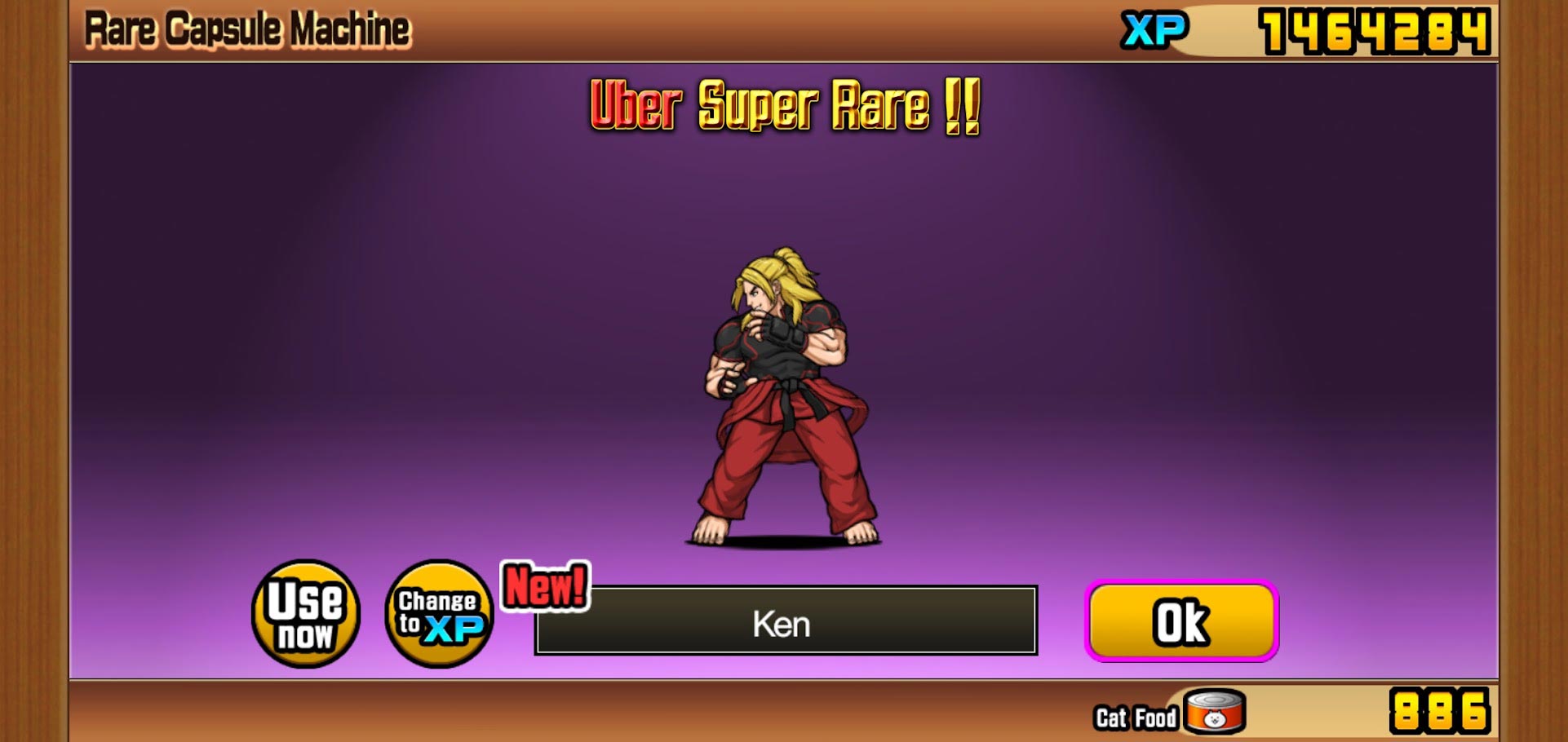The width and height of the screenshot is (1568, 742).
Task: Tap "Cat Food" text in the bottom bar
Action: click(x=1137, y=717)
